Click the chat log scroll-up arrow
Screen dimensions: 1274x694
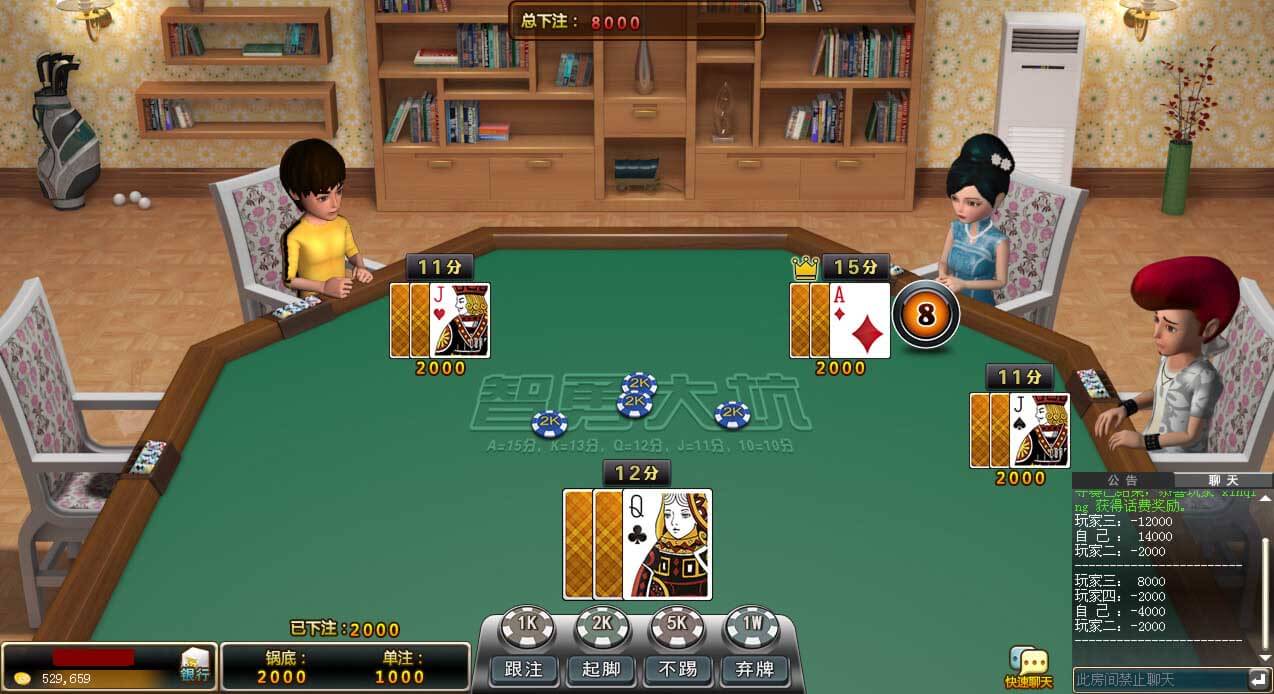pyautogui.click(x=1264, y=496)
